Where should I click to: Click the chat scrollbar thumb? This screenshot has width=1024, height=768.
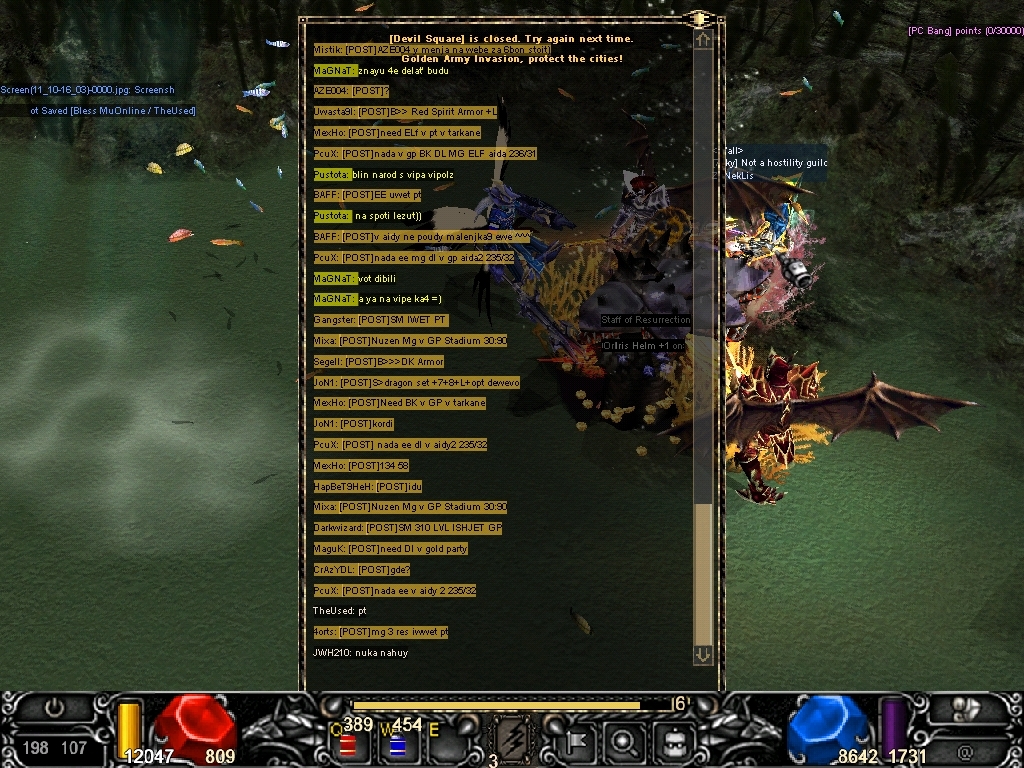tap(703, 573)
